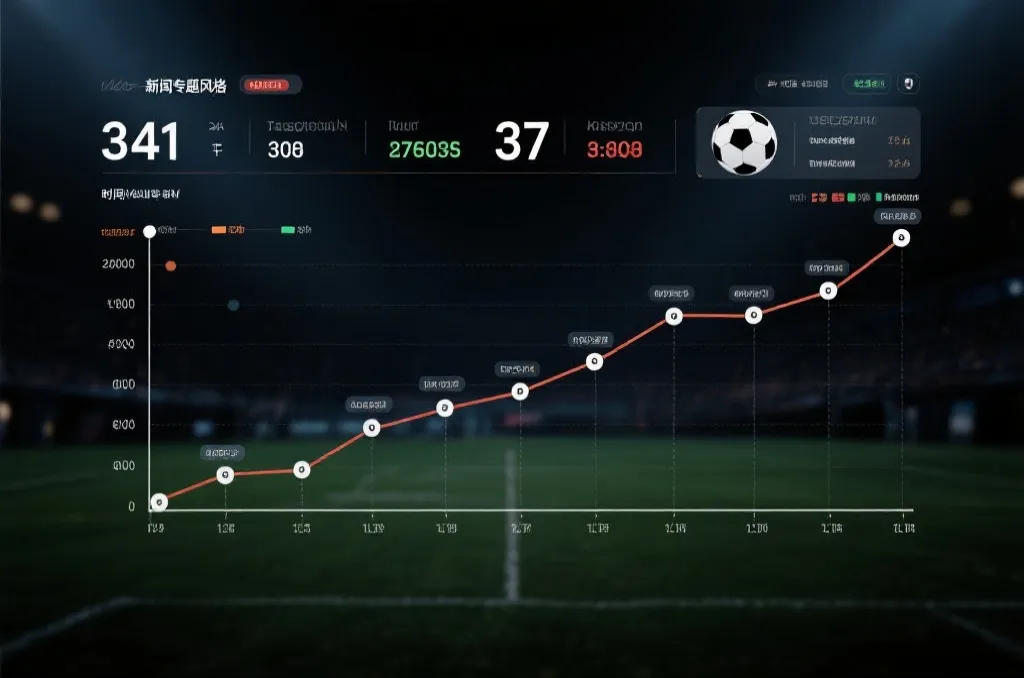Select the lowest data point at chart origin
The height and width of the screenshot is (678, 1024).
158,502
